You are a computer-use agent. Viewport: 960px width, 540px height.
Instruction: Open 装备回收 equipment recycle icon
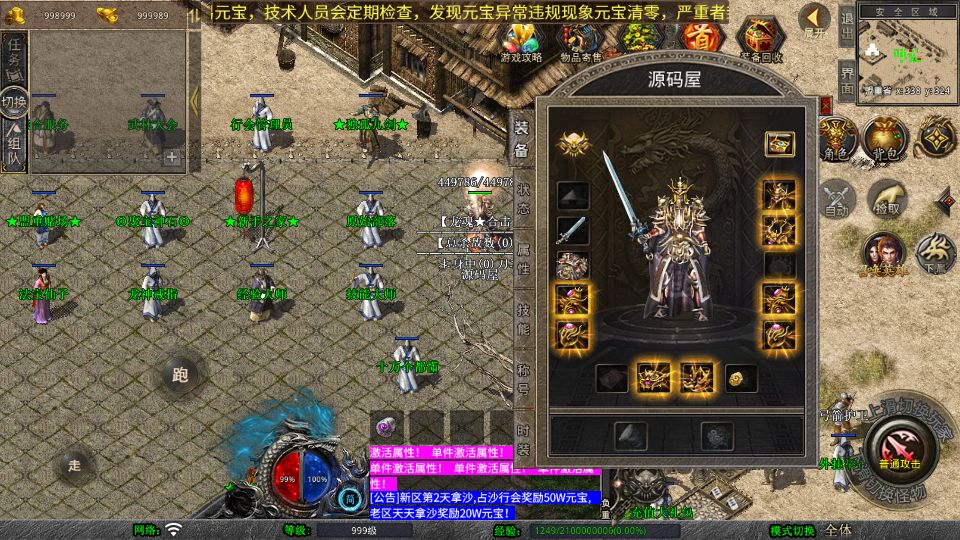click(762, 40)
